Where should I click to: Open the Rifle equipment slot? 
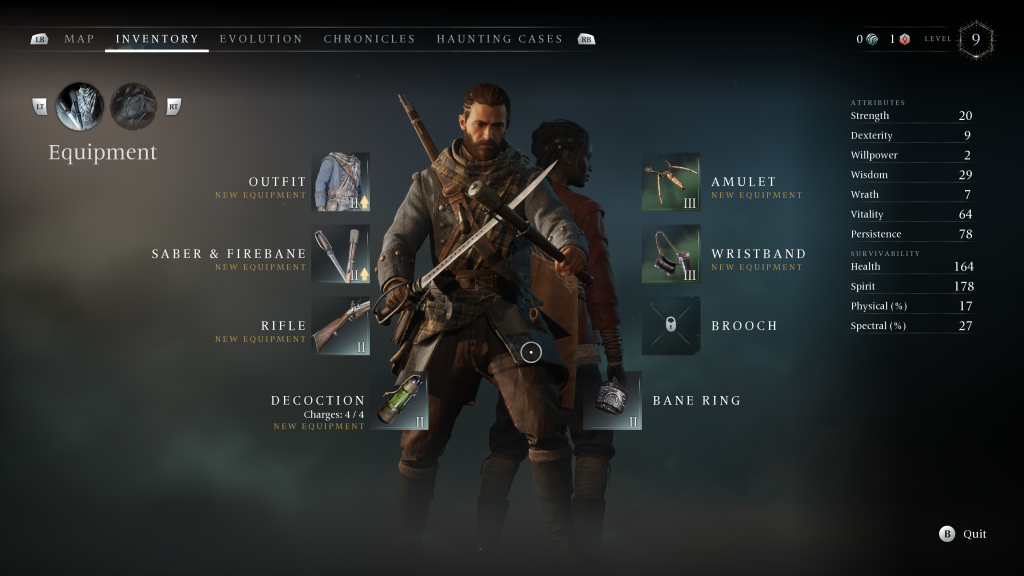pos(340,326)
